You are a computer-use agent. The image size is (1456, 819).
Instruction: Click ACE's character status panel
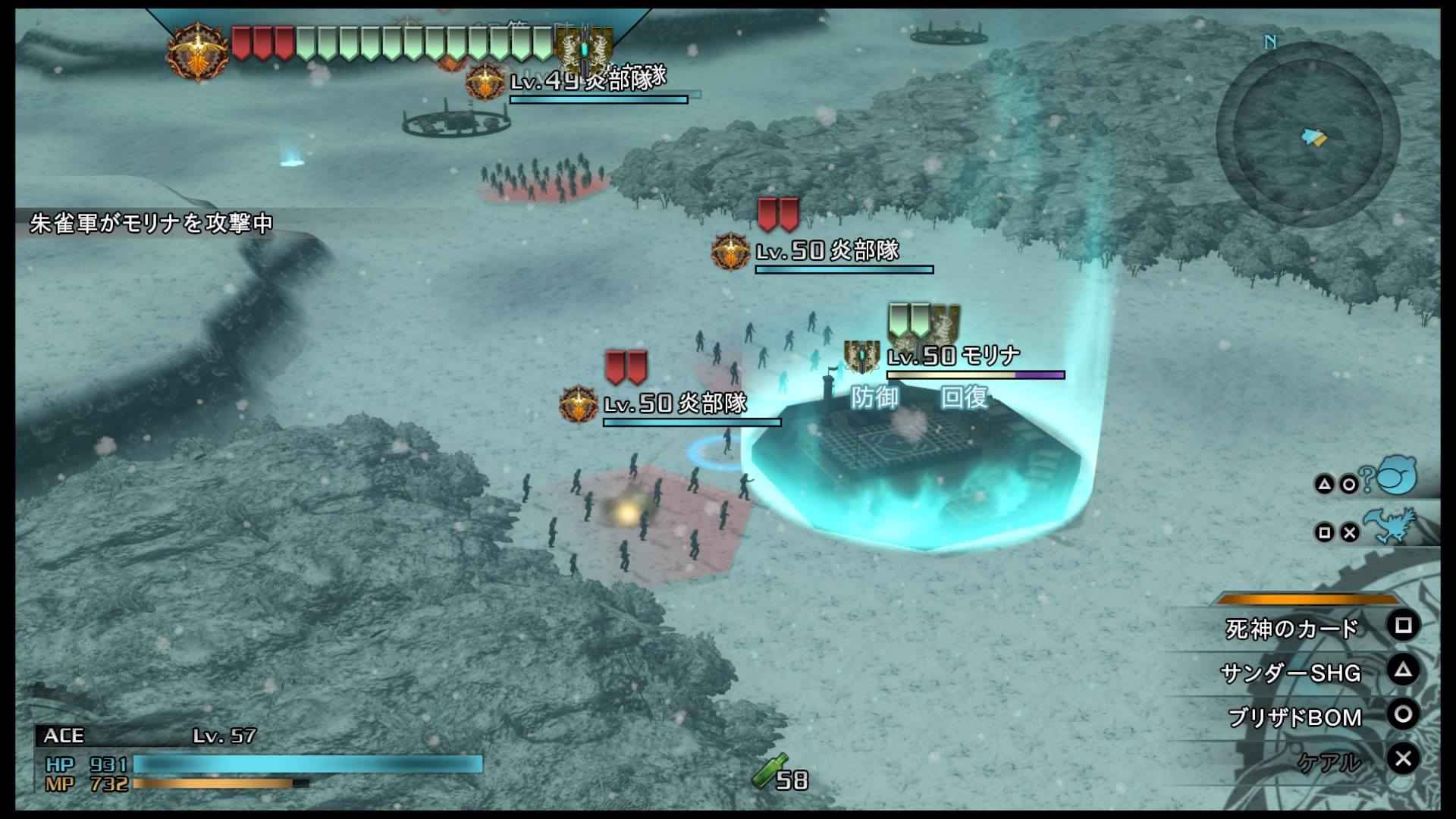click(258, 760)
